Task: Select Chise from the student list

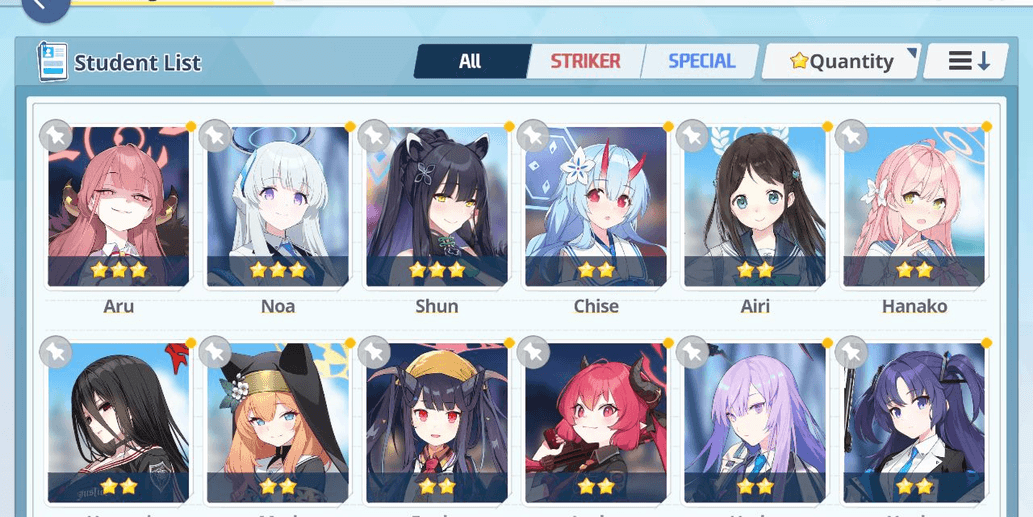Action: [x=596, y=207]
